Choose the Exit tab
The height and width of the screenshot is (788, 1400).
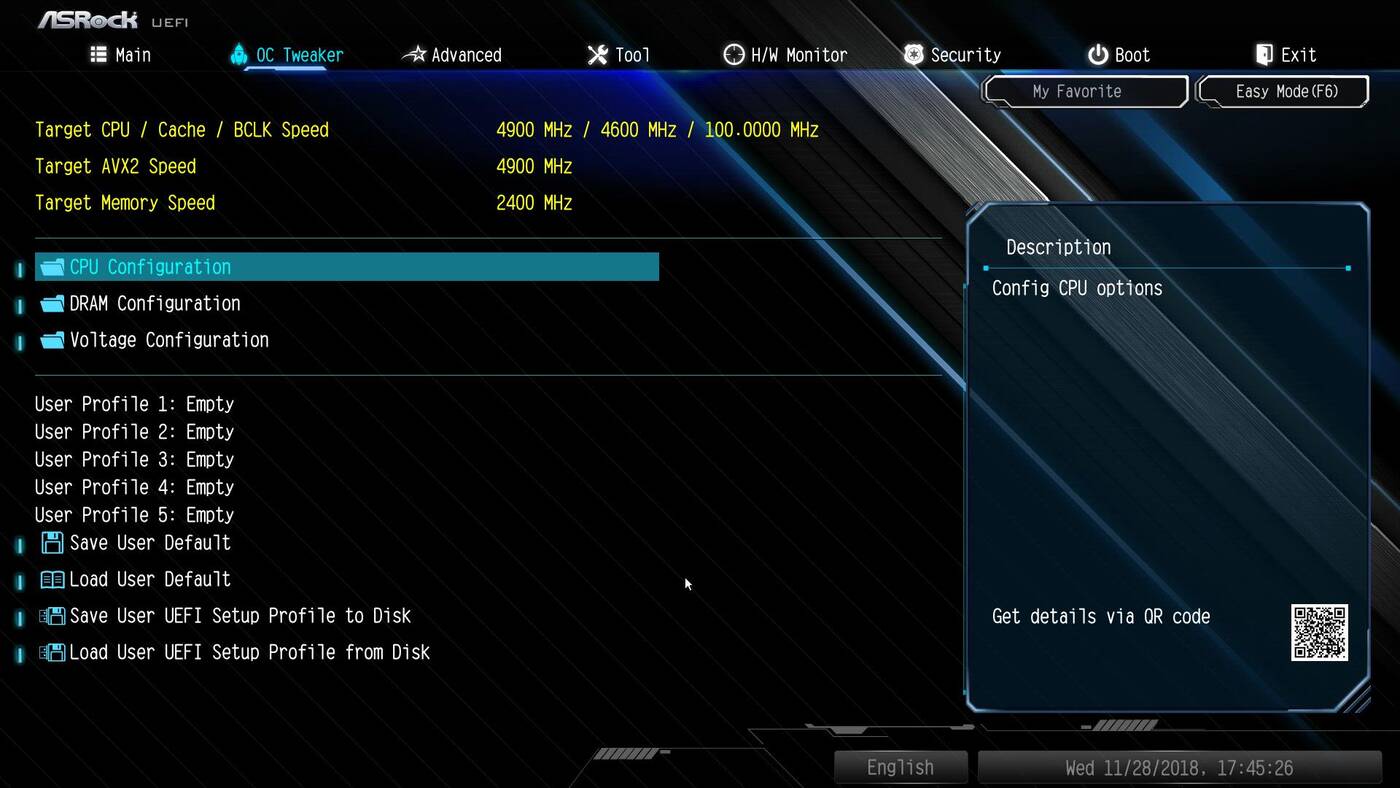click(x=1285, y=55)
